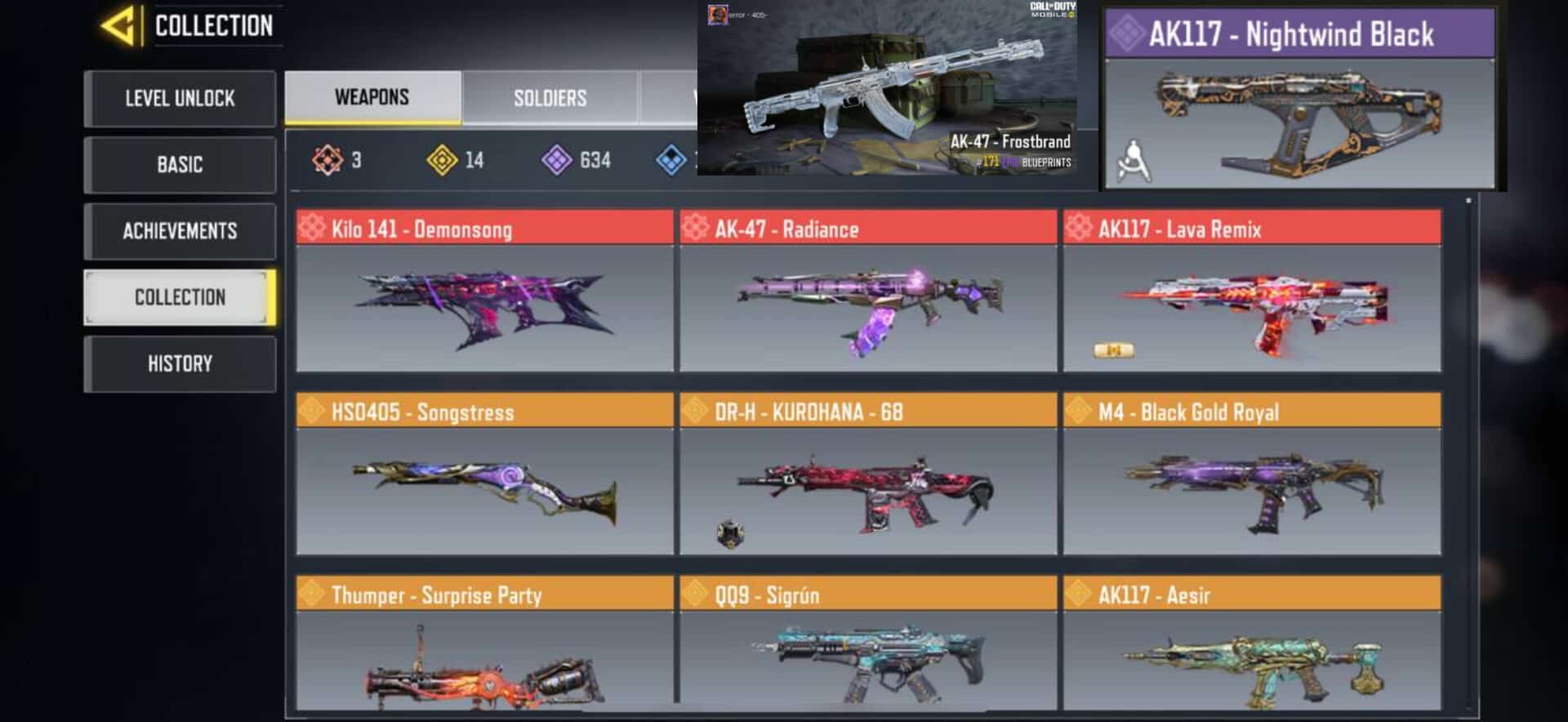
Task: Go back using the yellow arrow
Action: point(118,26)
